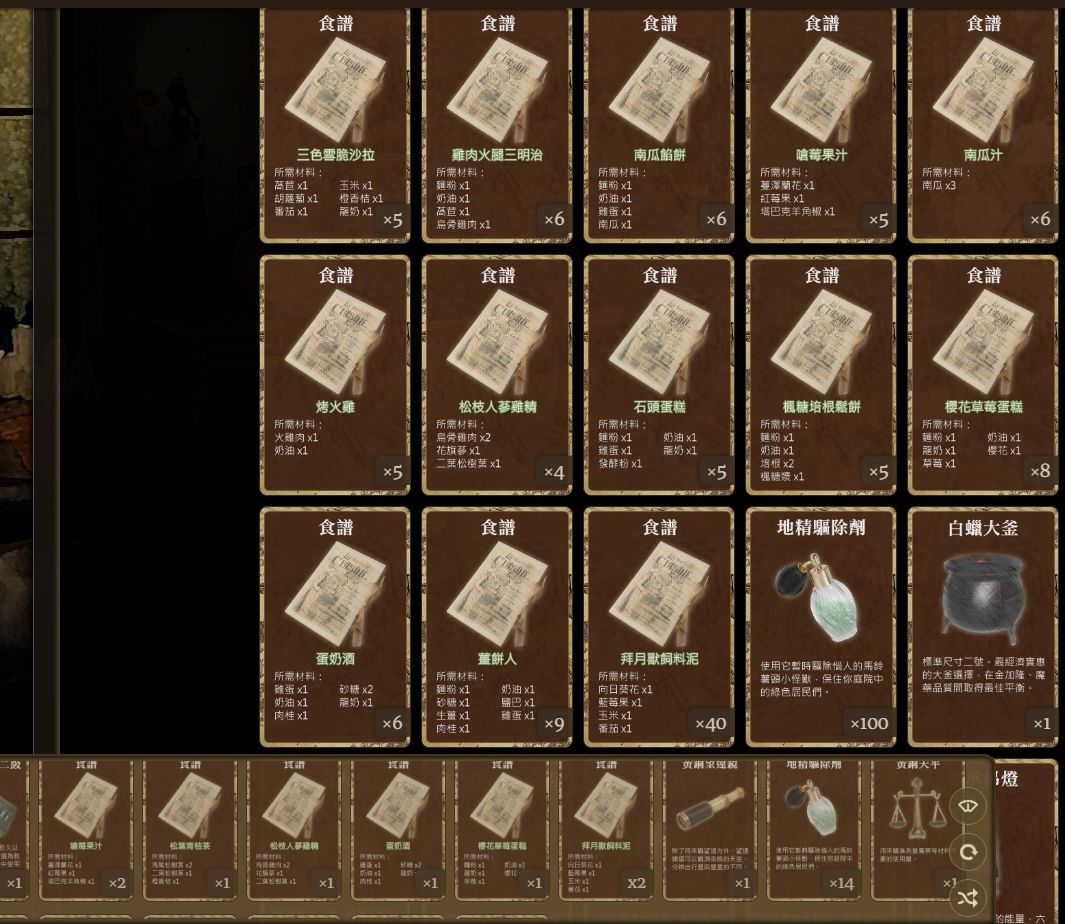Screen dimensions: 1065x924
Task: Select the 楓糖培根鬆餅 recipe card
Action: click(x=821, y=375)
